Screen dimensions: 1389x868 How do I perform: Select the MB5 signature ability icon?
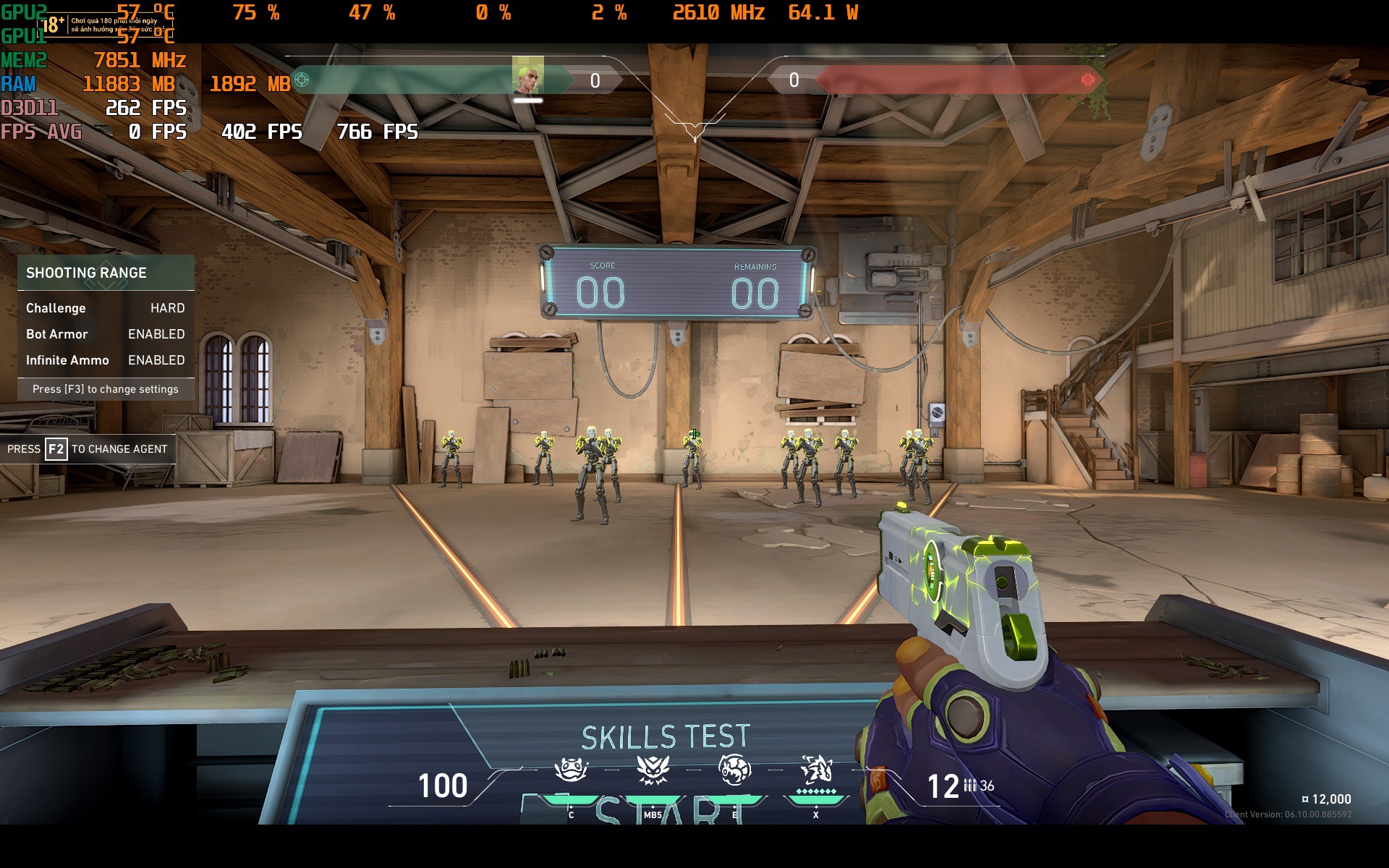pyautogui.click(x=655, y=769)
